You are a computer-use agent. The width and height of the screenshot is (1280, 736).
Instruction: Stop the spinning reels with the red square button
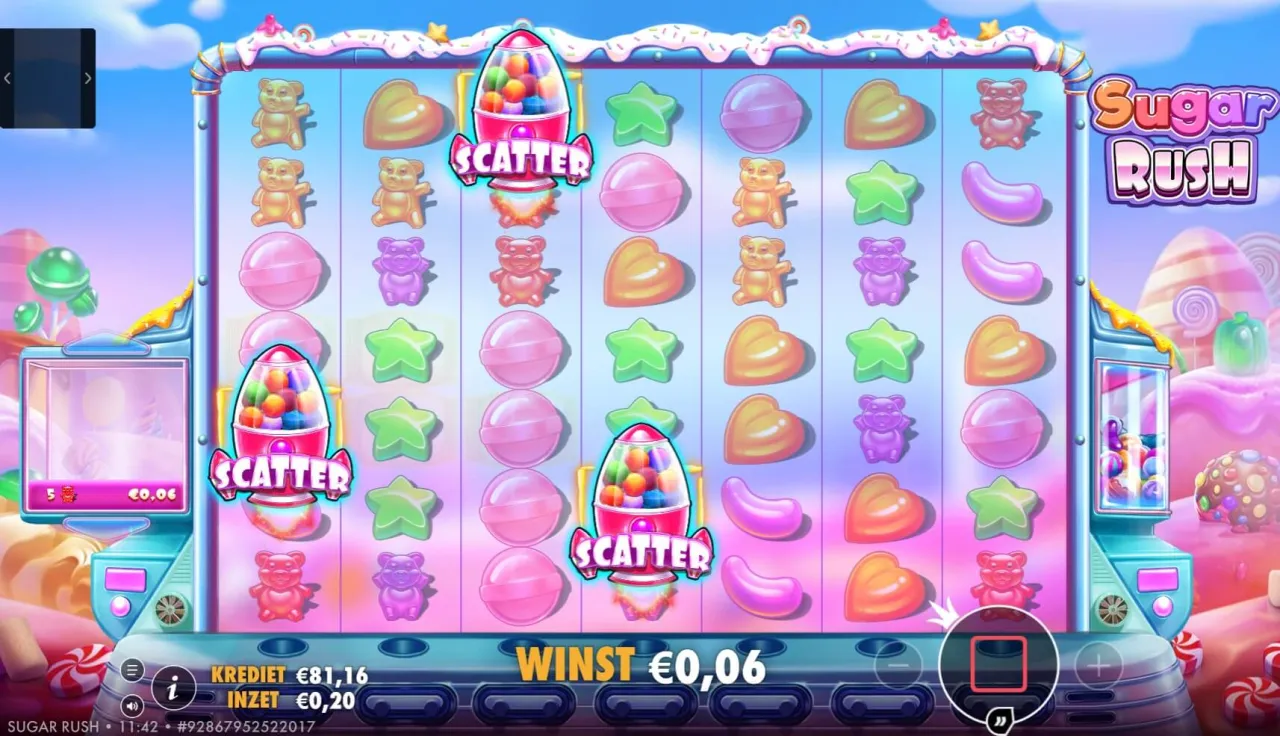(x=998, y=664)
